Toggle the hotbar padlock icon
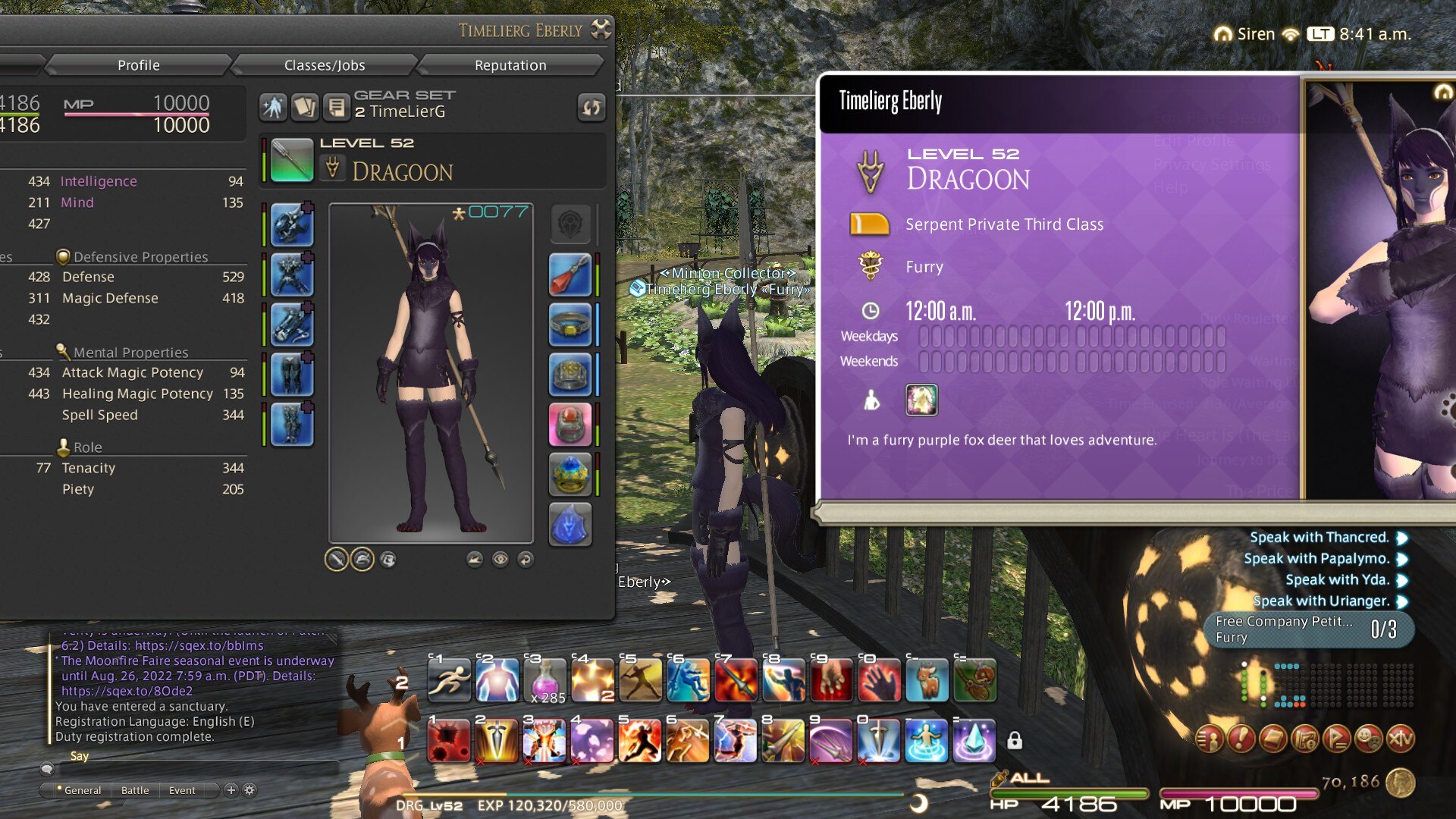Screen dimensions: 1456x819 click(x=1015, y=740)
